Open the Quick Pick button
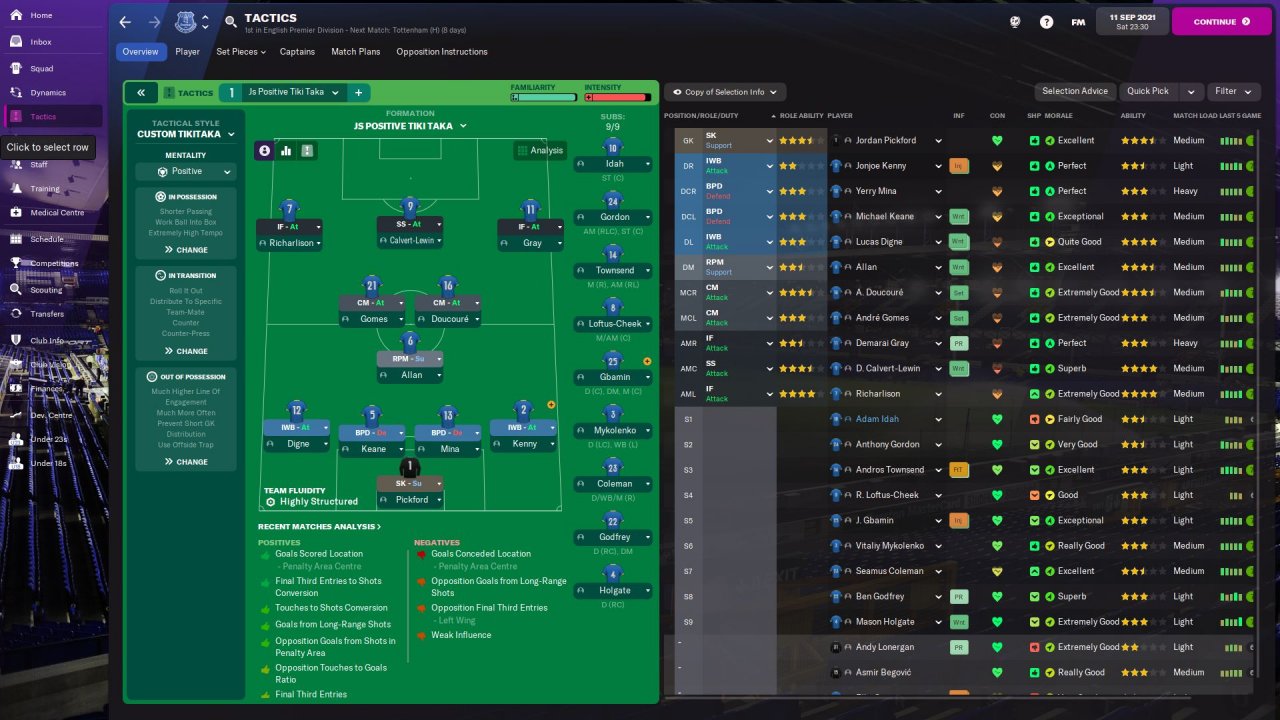This screenshot has width=1280, height=720. pyautogui.click(x=1148, y=91)
